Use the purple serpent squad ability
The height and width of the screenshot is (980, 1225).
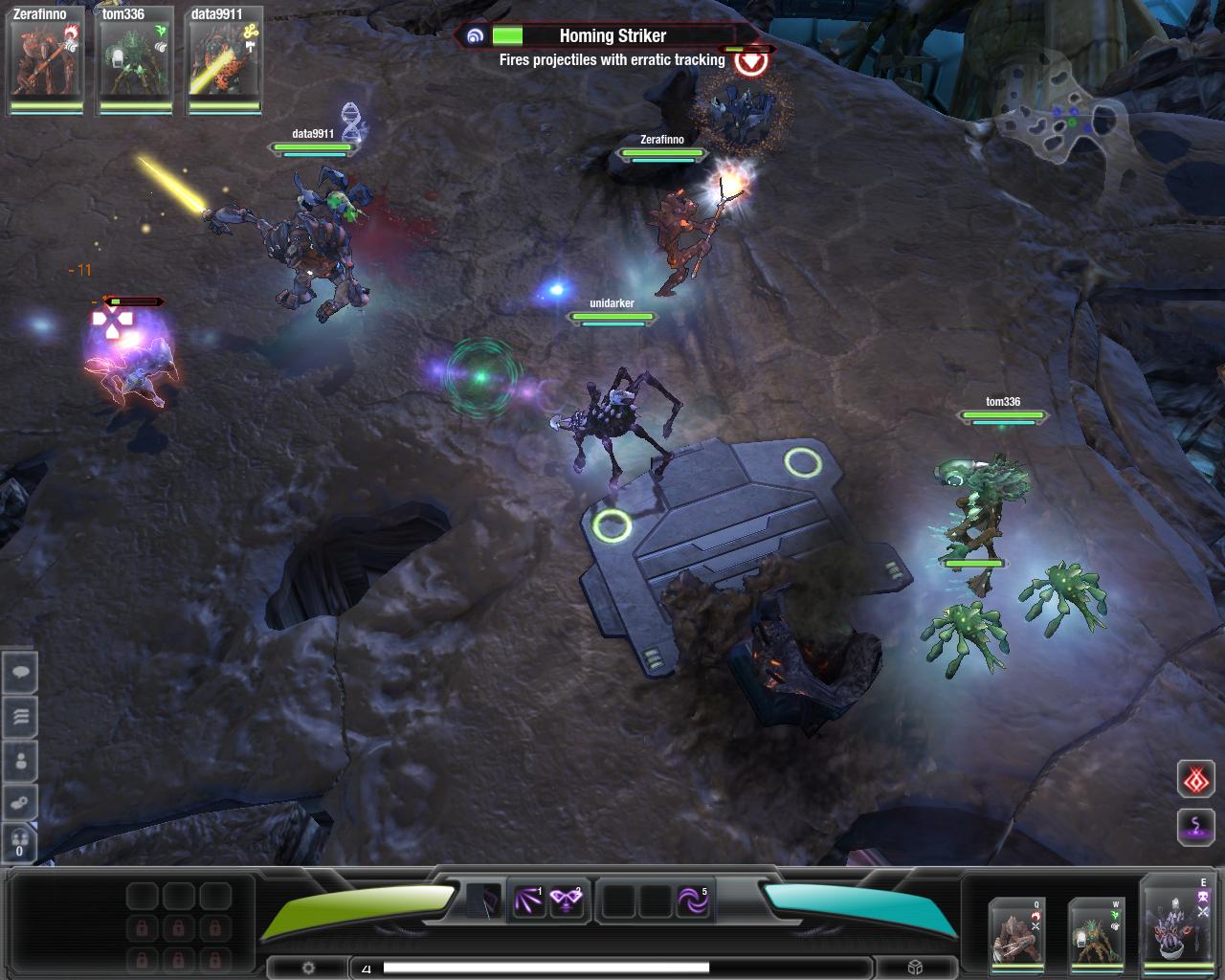1195,826
